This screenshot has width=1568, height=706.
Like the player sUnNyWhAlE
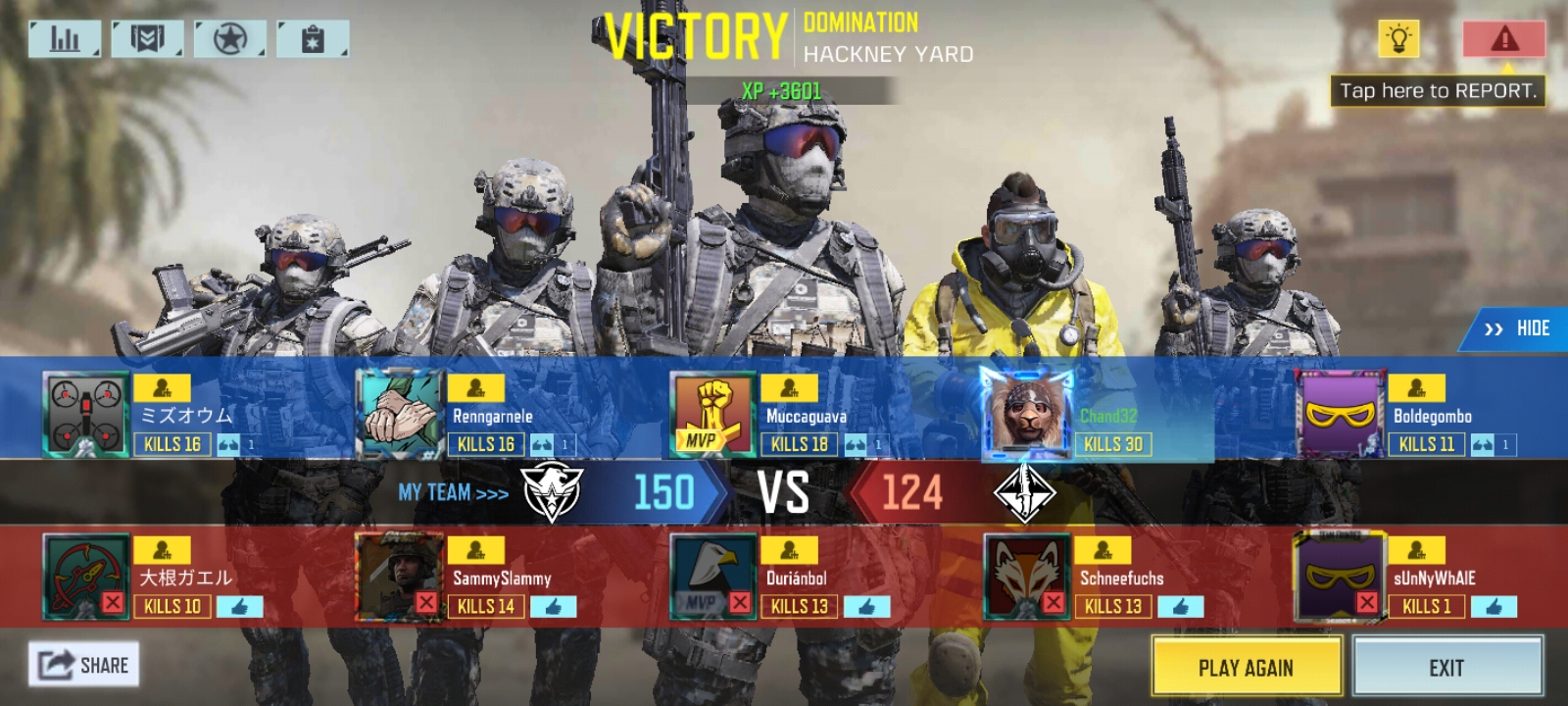[1493, 607]
